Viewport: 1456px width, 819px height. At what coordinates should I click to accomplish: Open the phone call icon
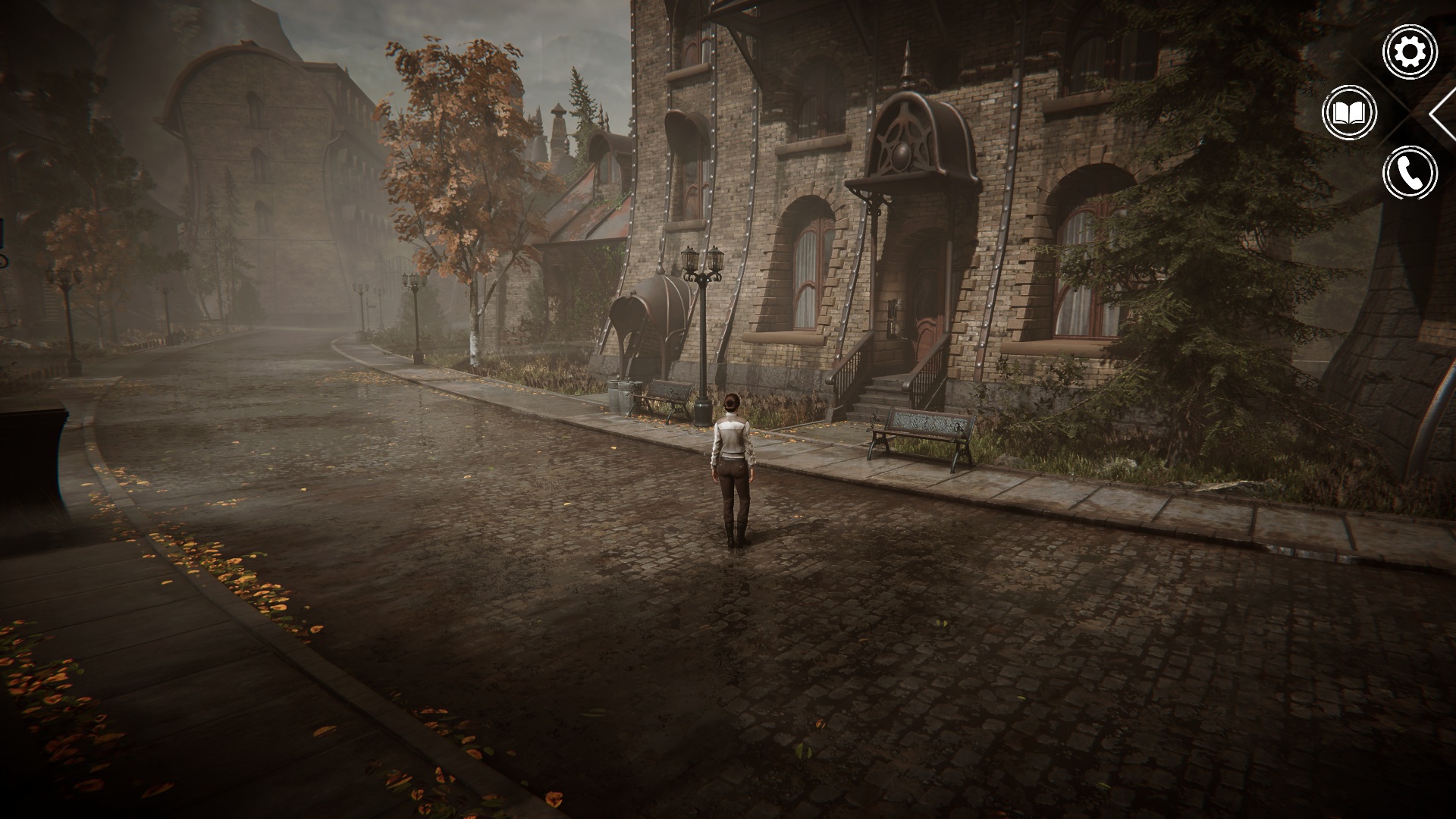click(x=1410, y=174)
